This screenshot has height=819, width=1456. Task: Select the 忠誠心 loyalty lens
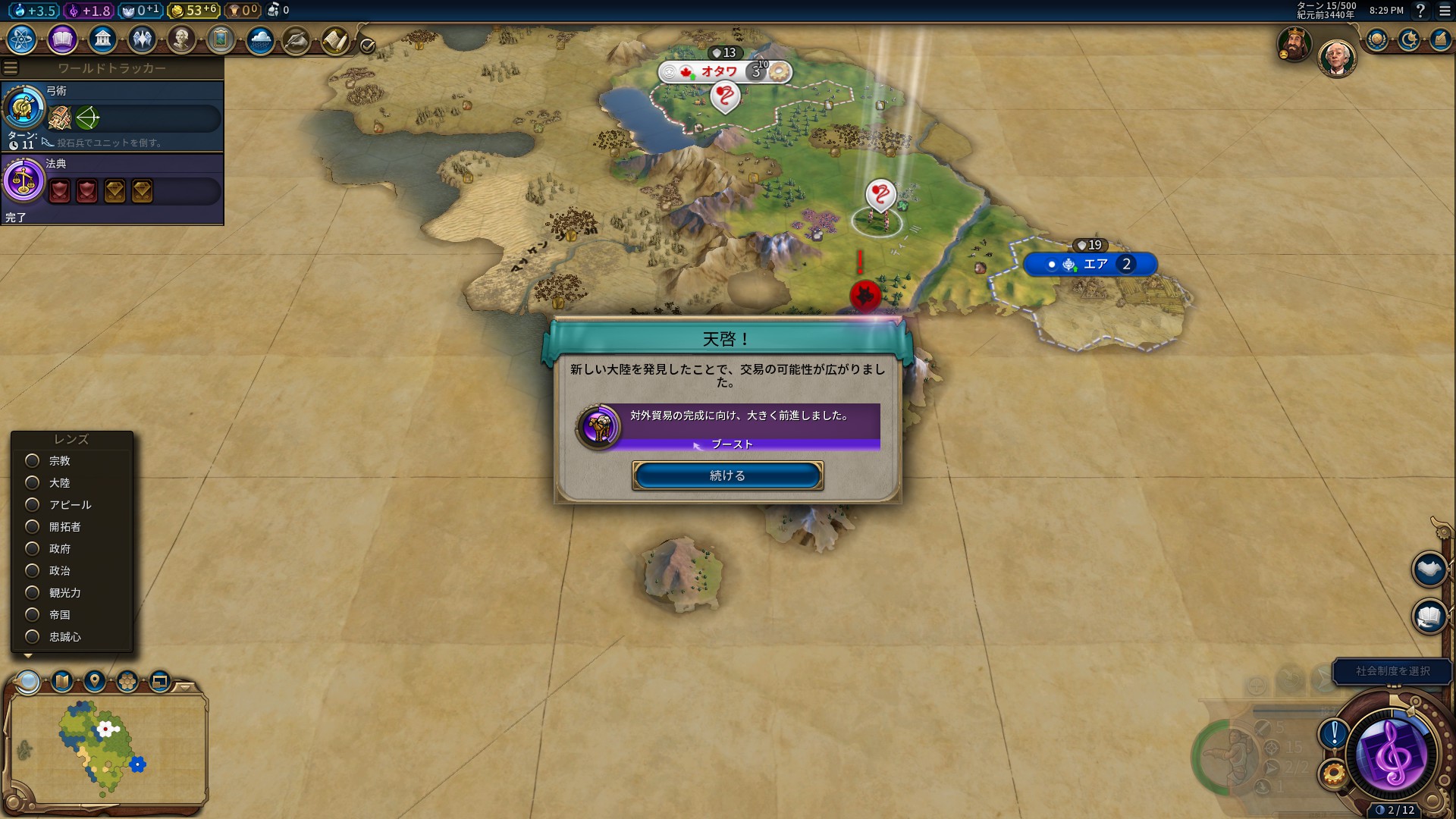click(x=33, y=636)
